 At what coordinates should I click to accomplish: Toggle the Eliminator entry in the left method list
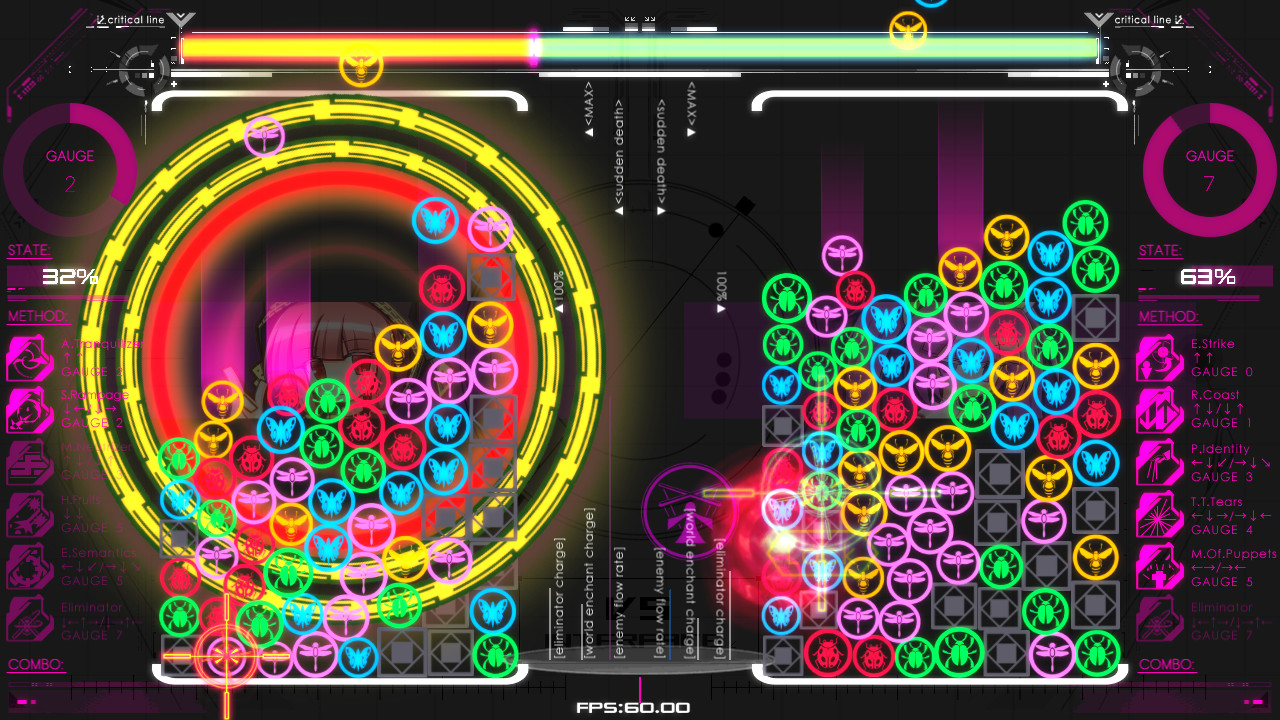[30, 620]
